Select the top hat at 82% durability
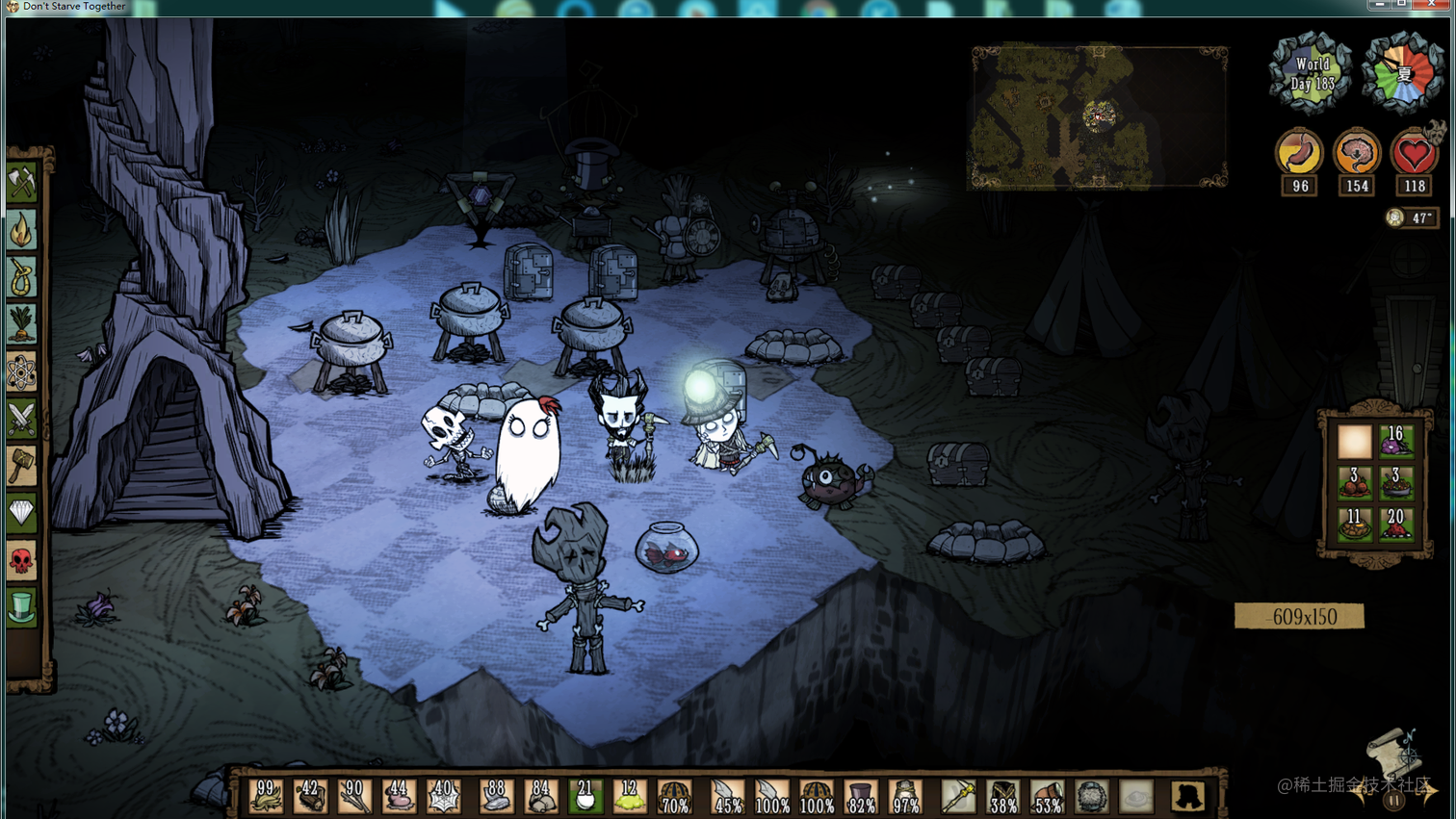Viewport: 1456px width, 819px height. (861, 797)
